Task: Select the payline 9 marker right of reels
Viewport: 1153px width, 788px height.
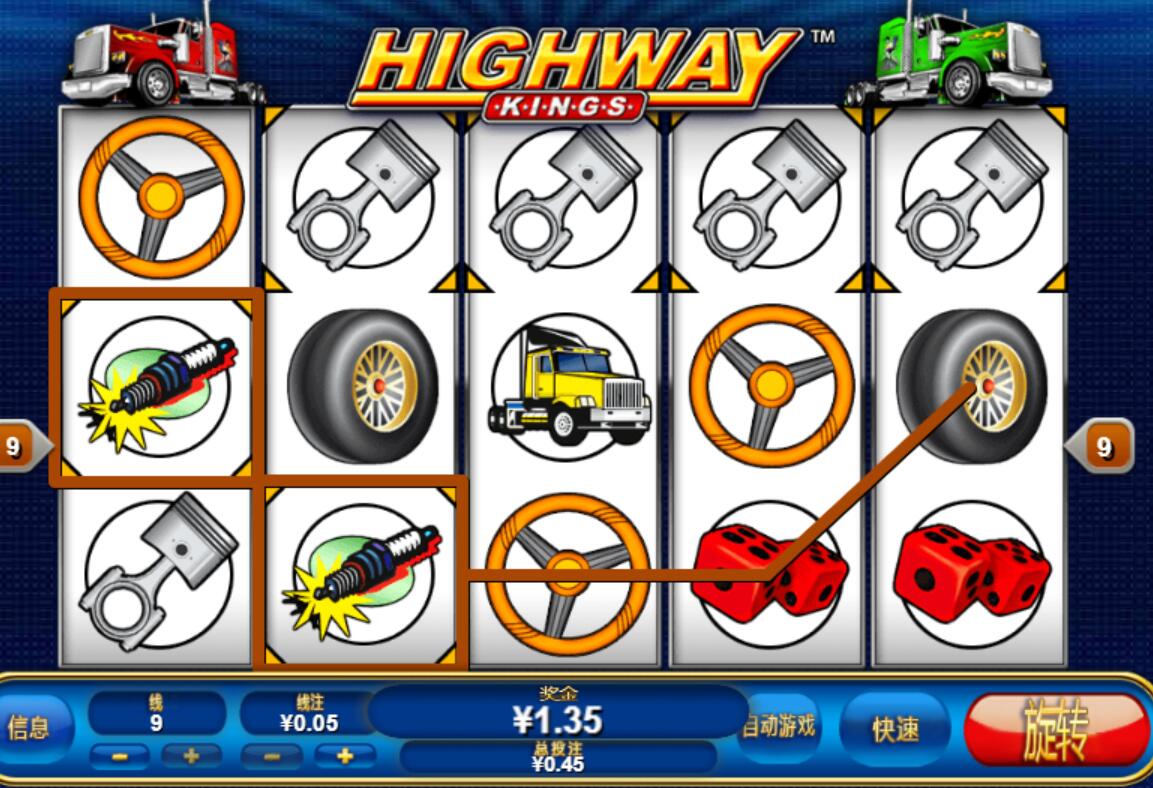Action: [x=1102, y=447]
